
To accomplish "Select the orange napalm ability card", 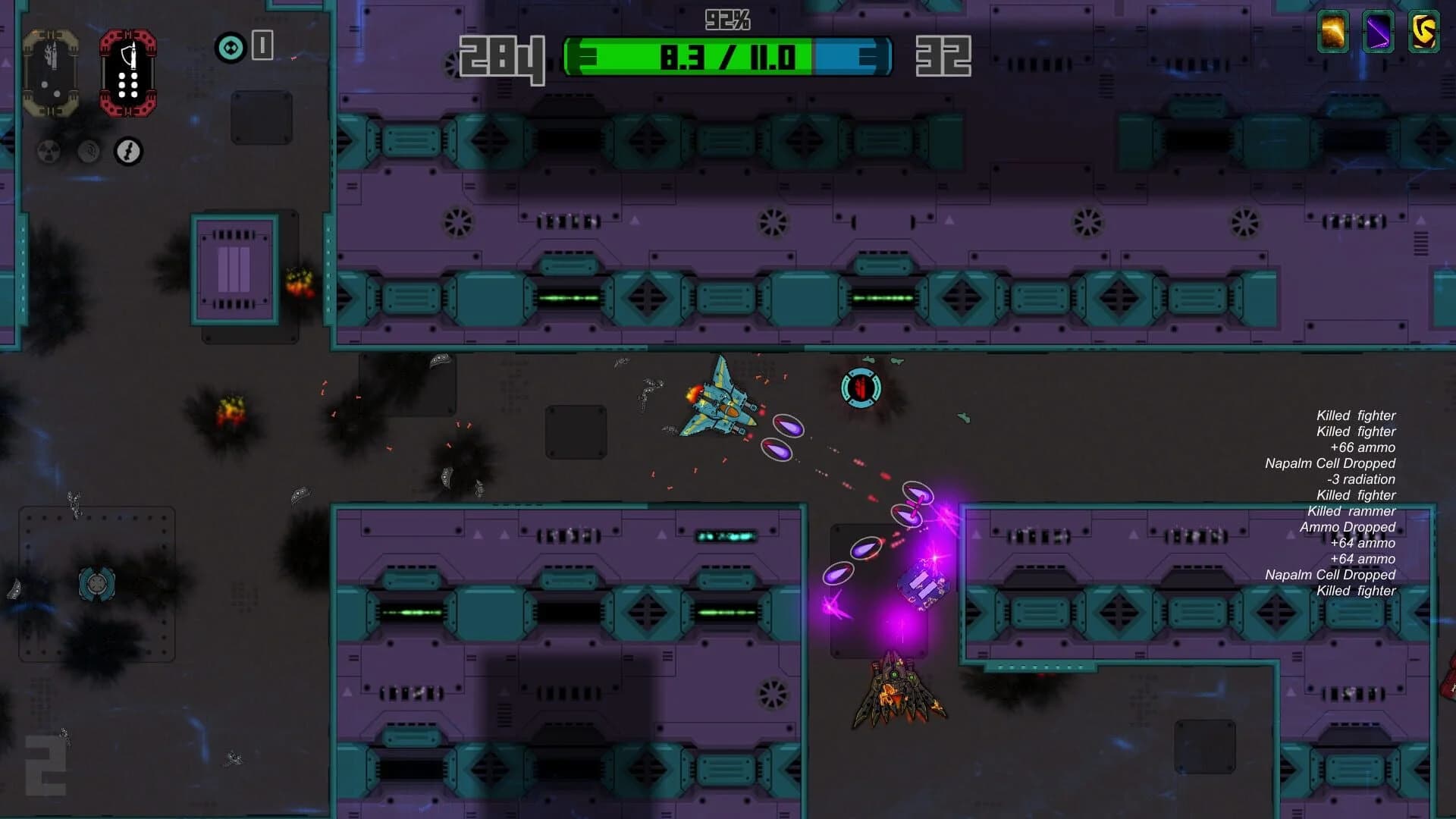I will (x=1332, y=33).
